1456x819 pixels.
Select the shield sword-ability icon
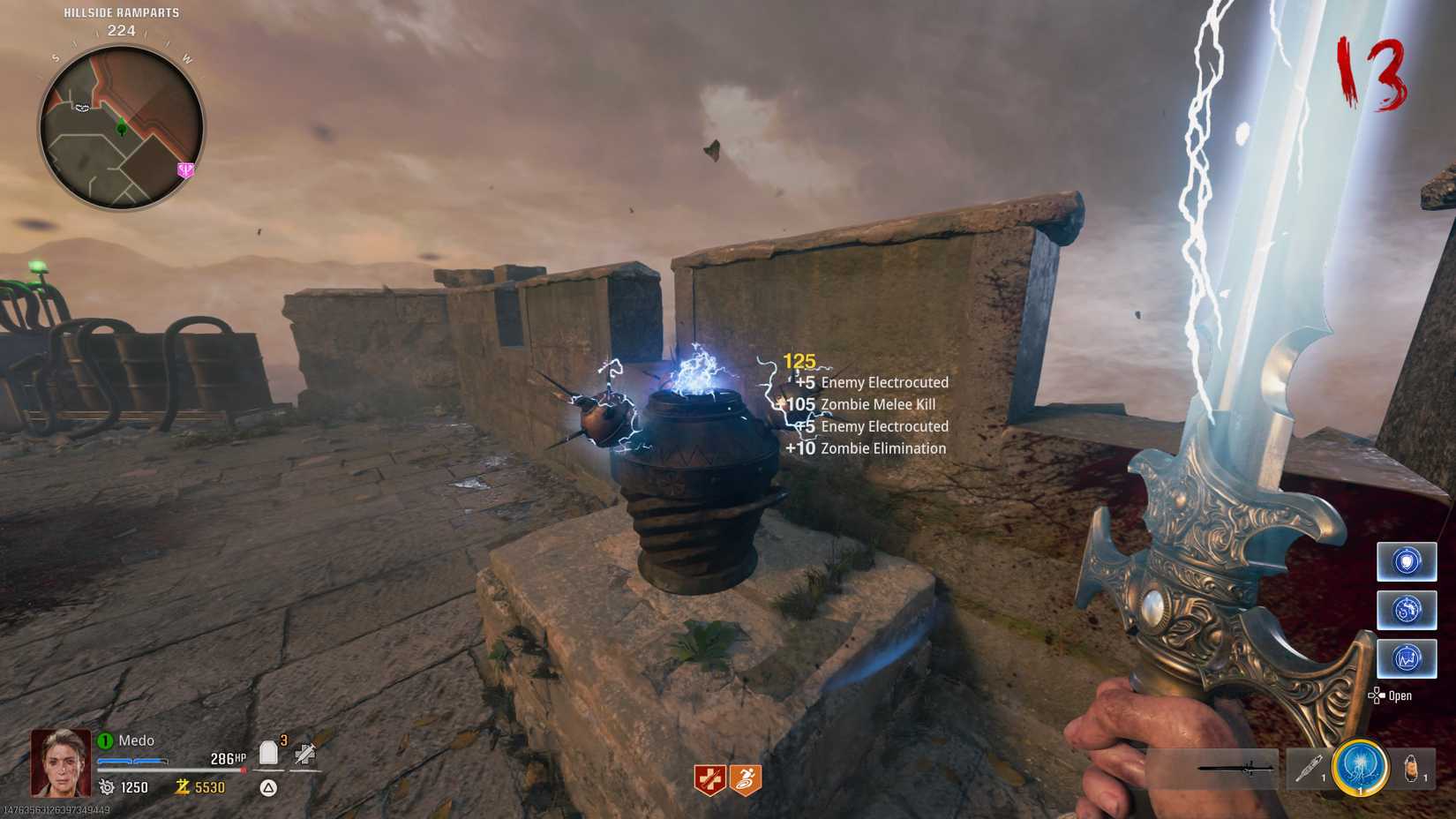[x=1407, y=560]
